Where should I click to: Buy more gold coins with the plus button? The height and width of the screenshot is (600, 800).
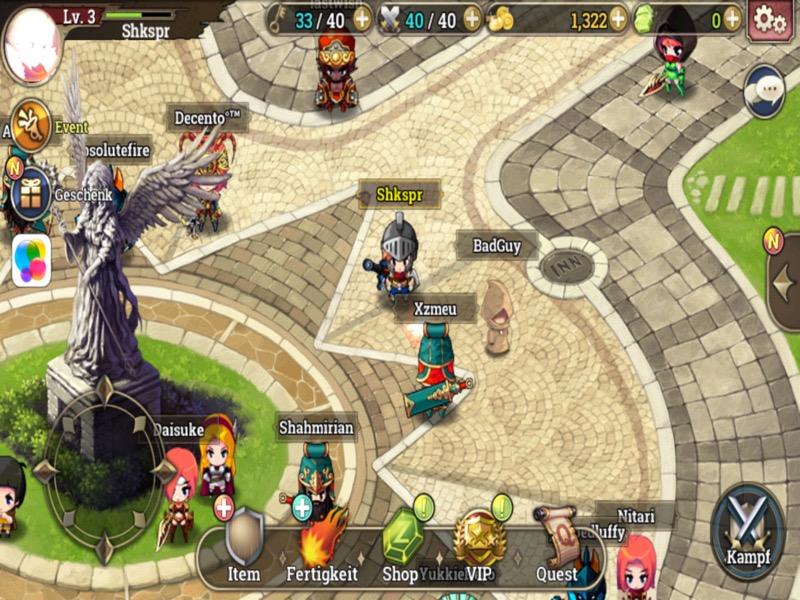[618, 18]
